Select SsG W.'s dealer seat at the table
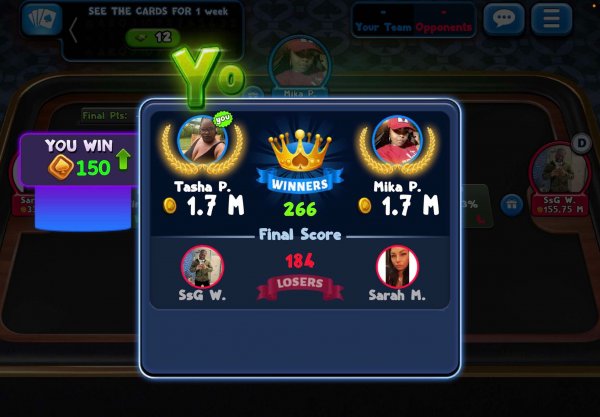 tap(558, 168)
